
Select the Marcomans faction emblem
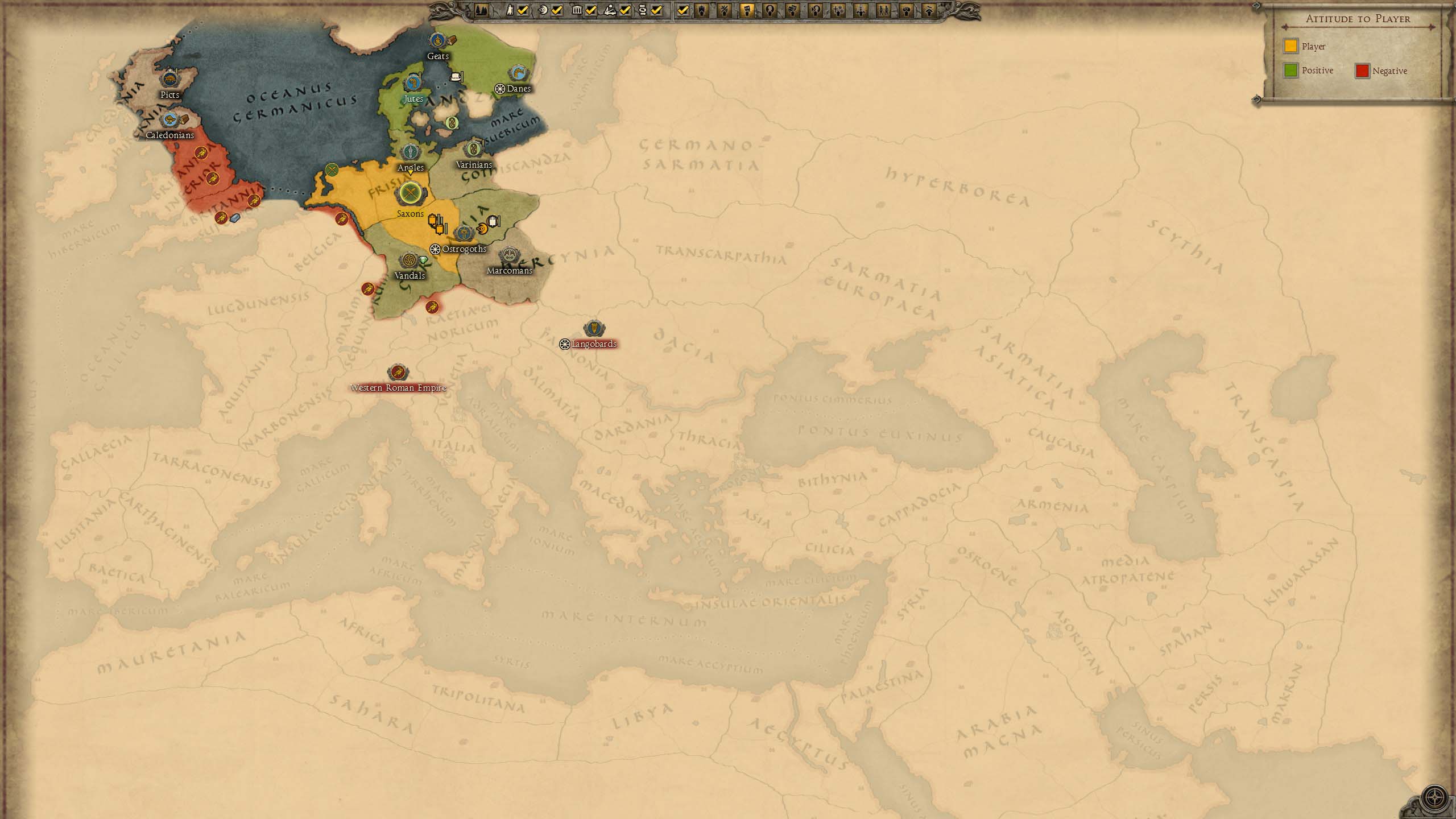(x=509, y=255)
